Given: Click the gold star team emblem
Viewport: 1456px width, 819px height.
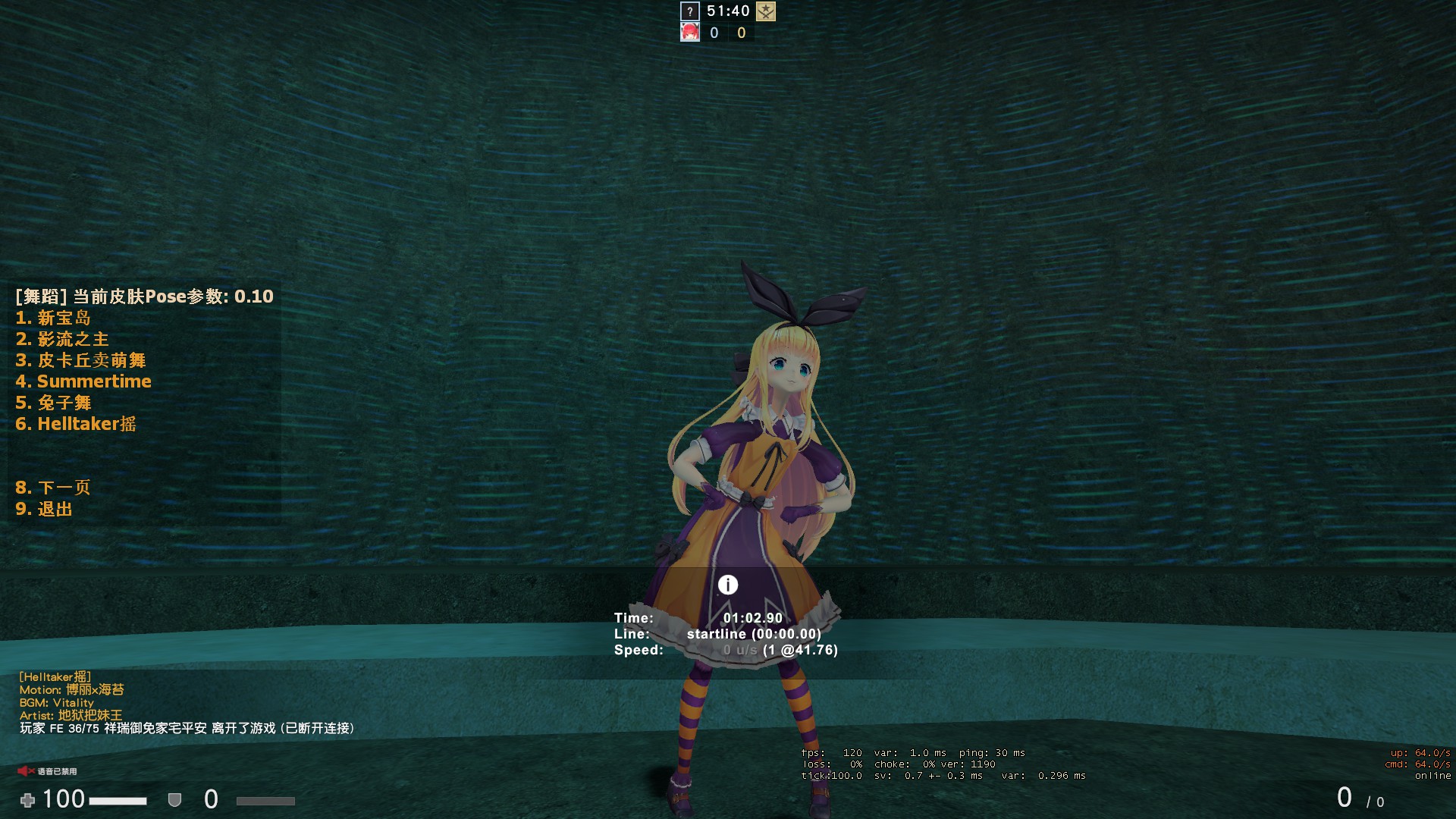Looking at the screenshot, I should tap(766, 11).
